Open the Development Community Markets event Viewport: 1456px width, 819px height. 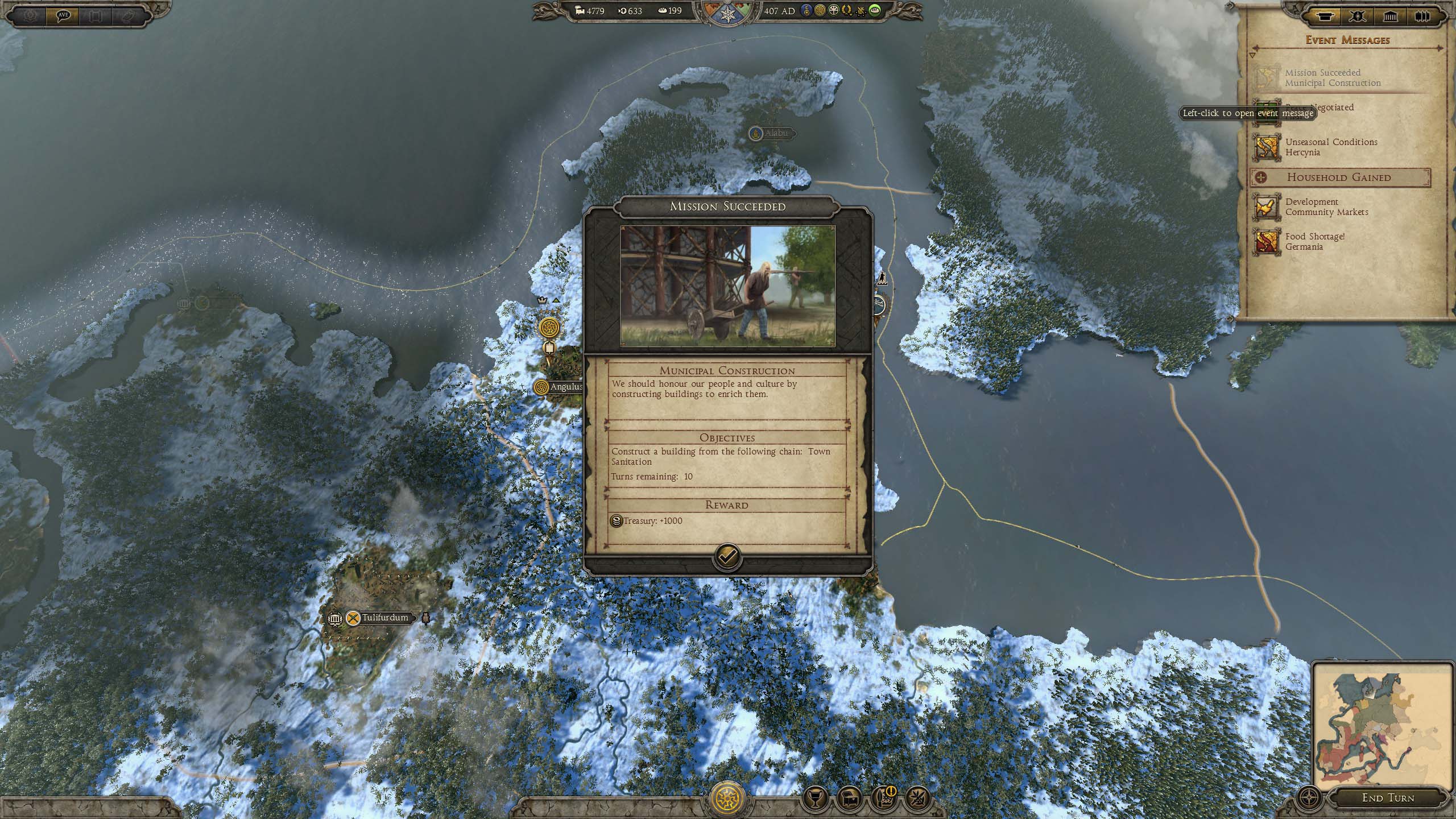tap(1326, 207)
